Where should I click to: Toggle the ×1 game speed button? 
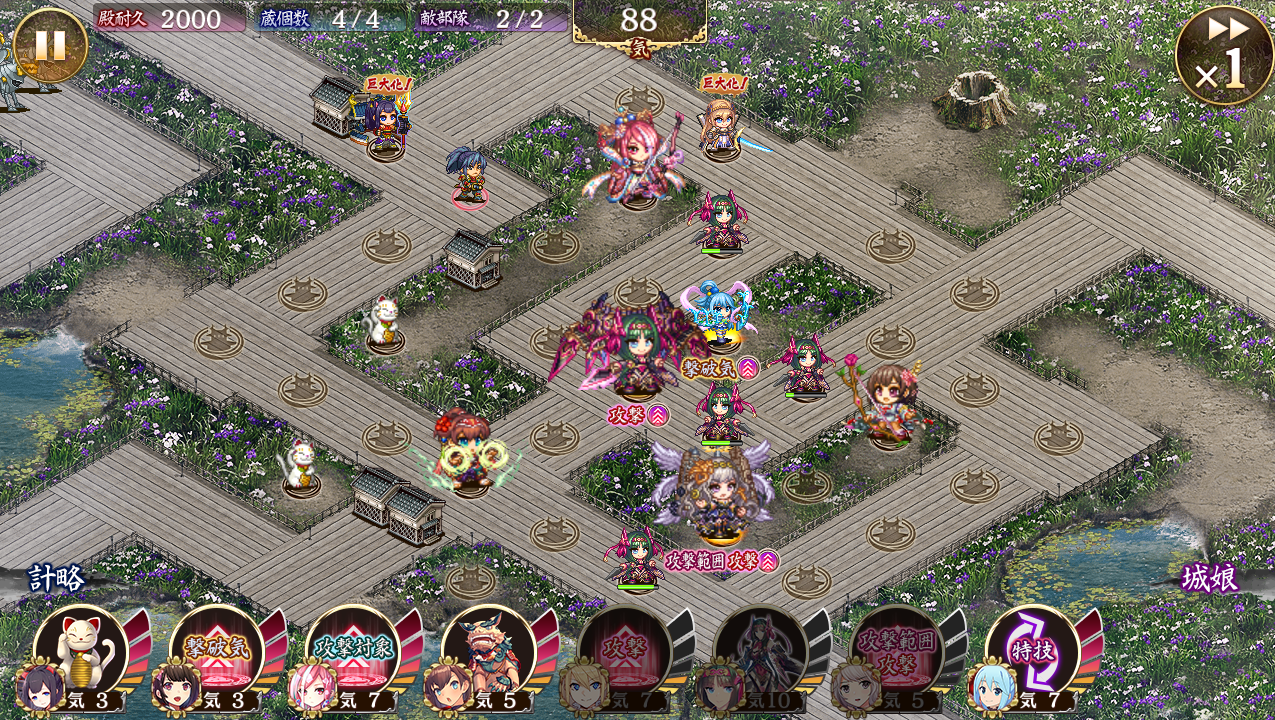coord(1223,56)
